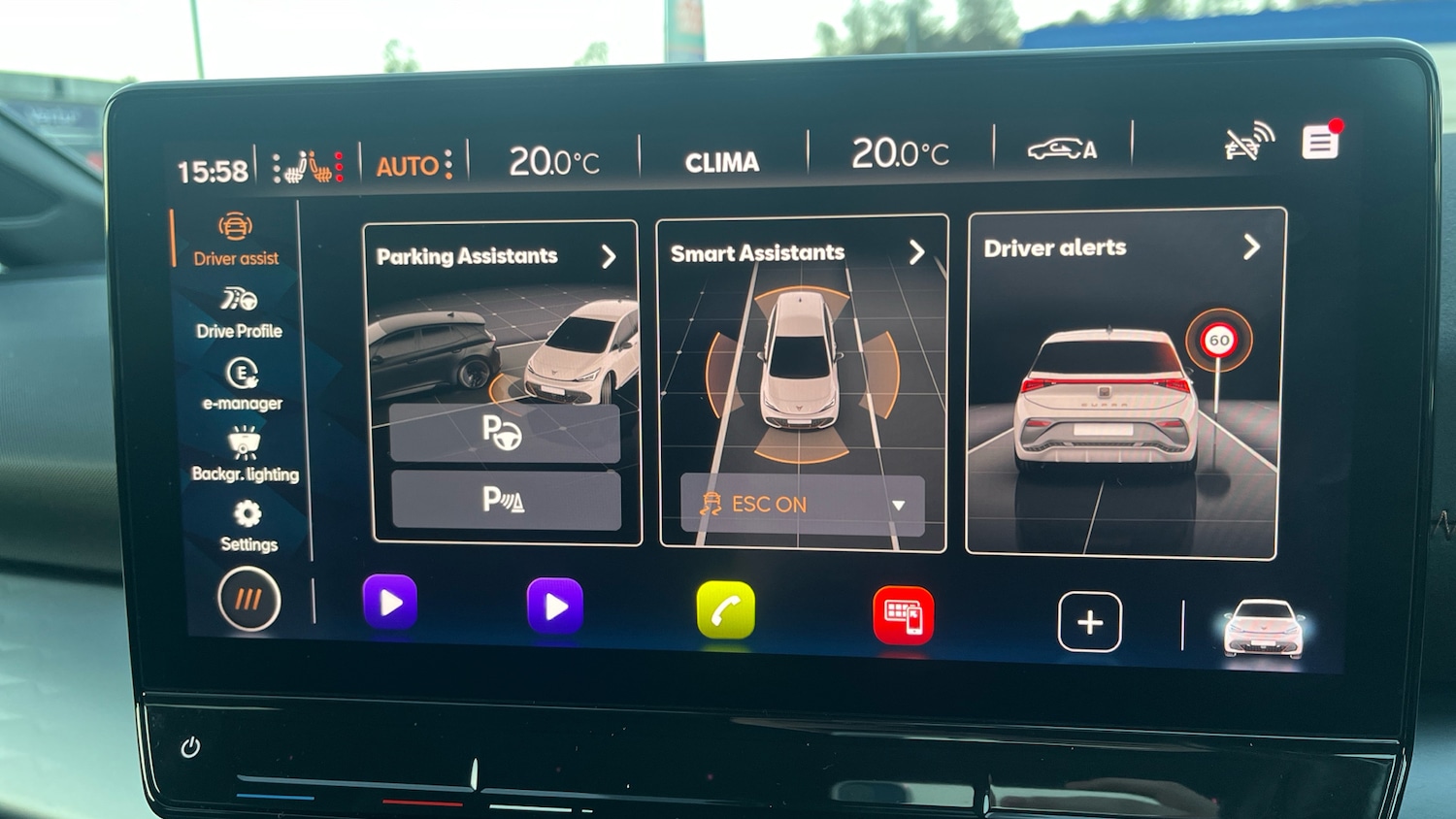
Task: Open the notifications message icon
Action: tap(1320, 143)
